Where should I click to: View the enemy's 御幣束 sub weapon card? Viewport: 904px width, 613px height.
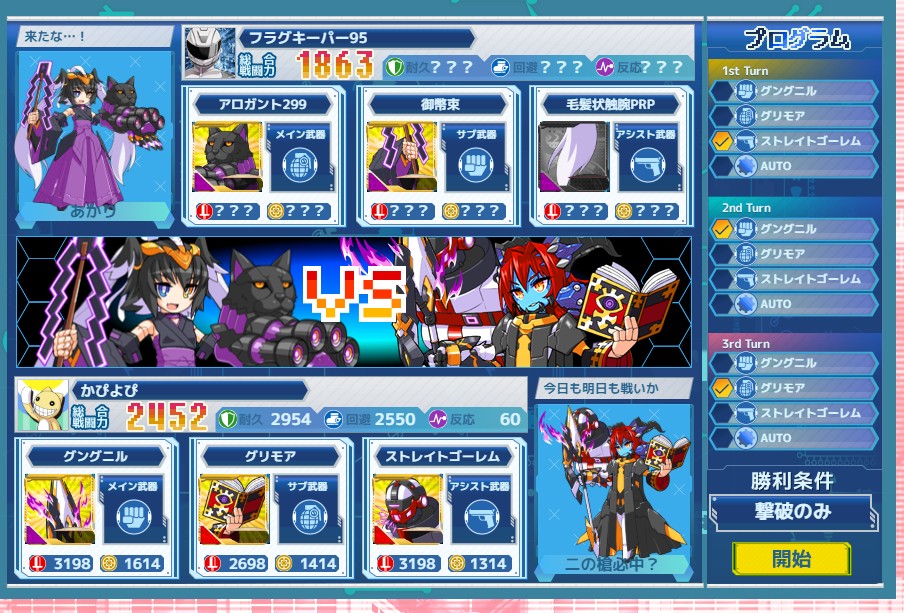[x=437, y=156]
